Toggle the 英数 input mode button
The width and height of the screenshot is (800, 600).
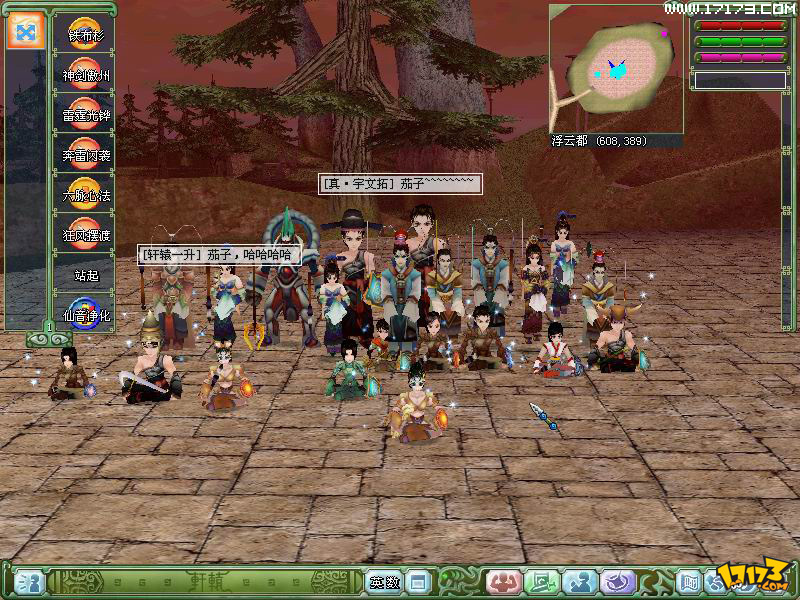(x=384, y=582)
